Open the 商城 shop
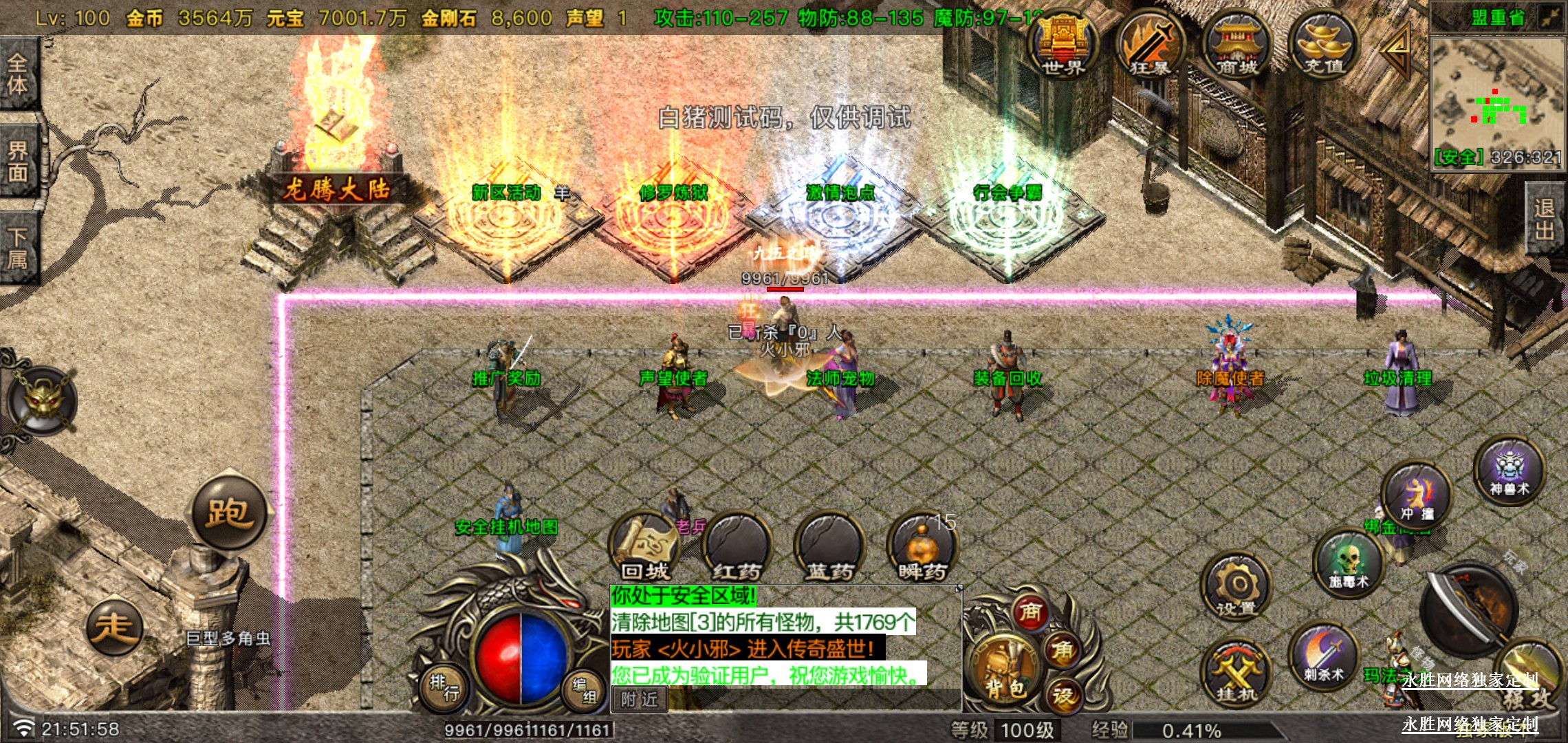Image resolution: width=1568 pixels, height=743 pixels. coord(1237,45)
